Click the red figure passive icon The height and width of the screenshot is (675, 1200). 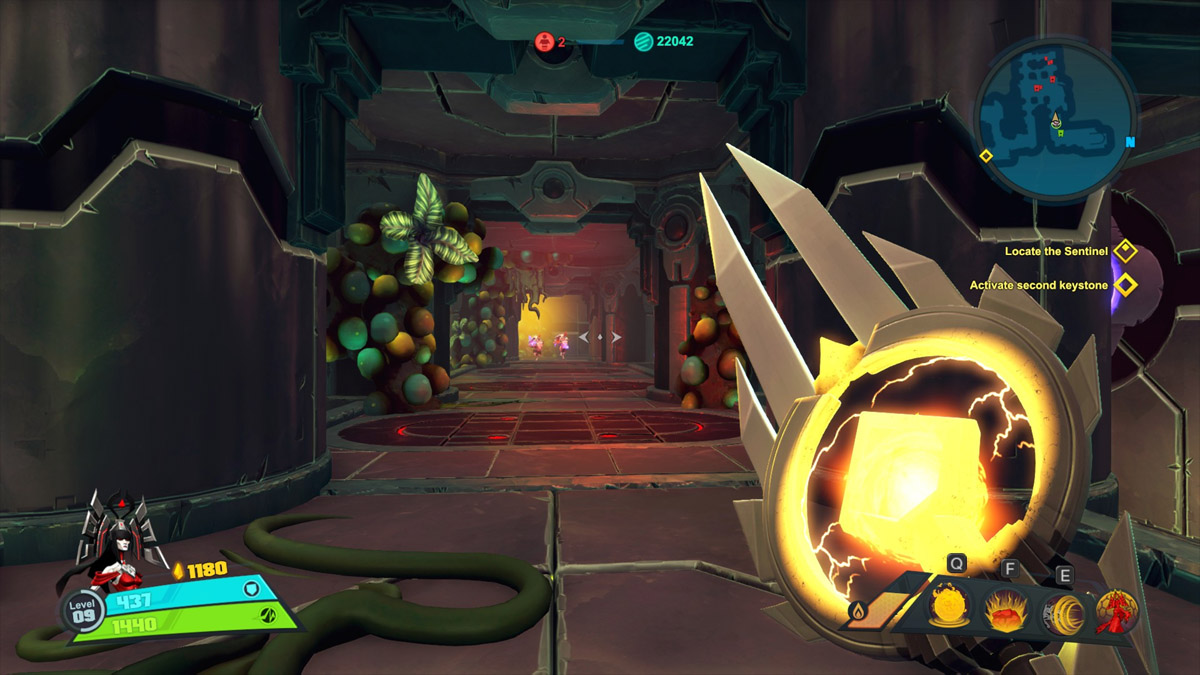pos(1117,611)
